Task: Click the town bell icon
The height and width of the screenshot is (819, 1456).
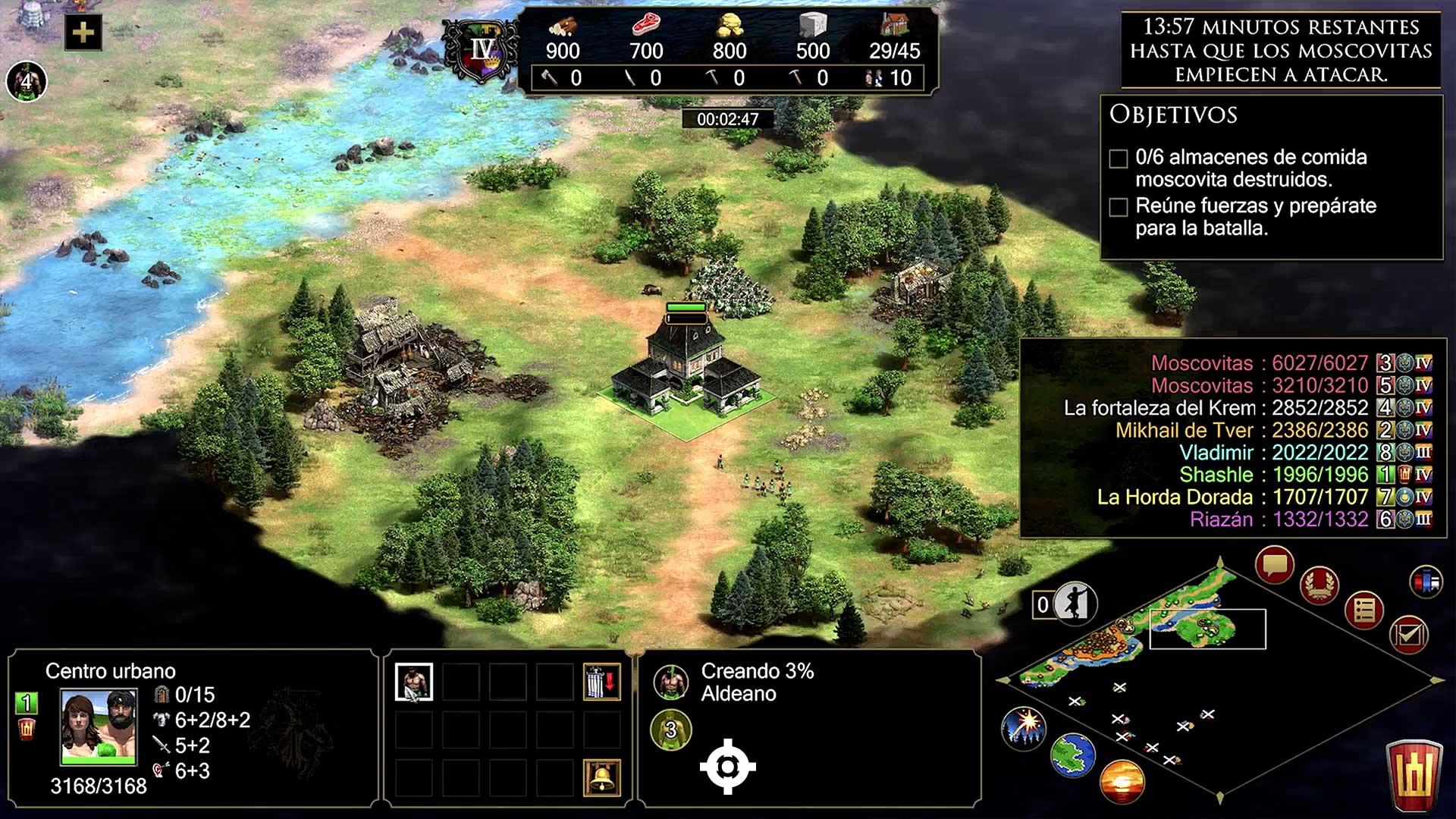Action: pos(602,777)
